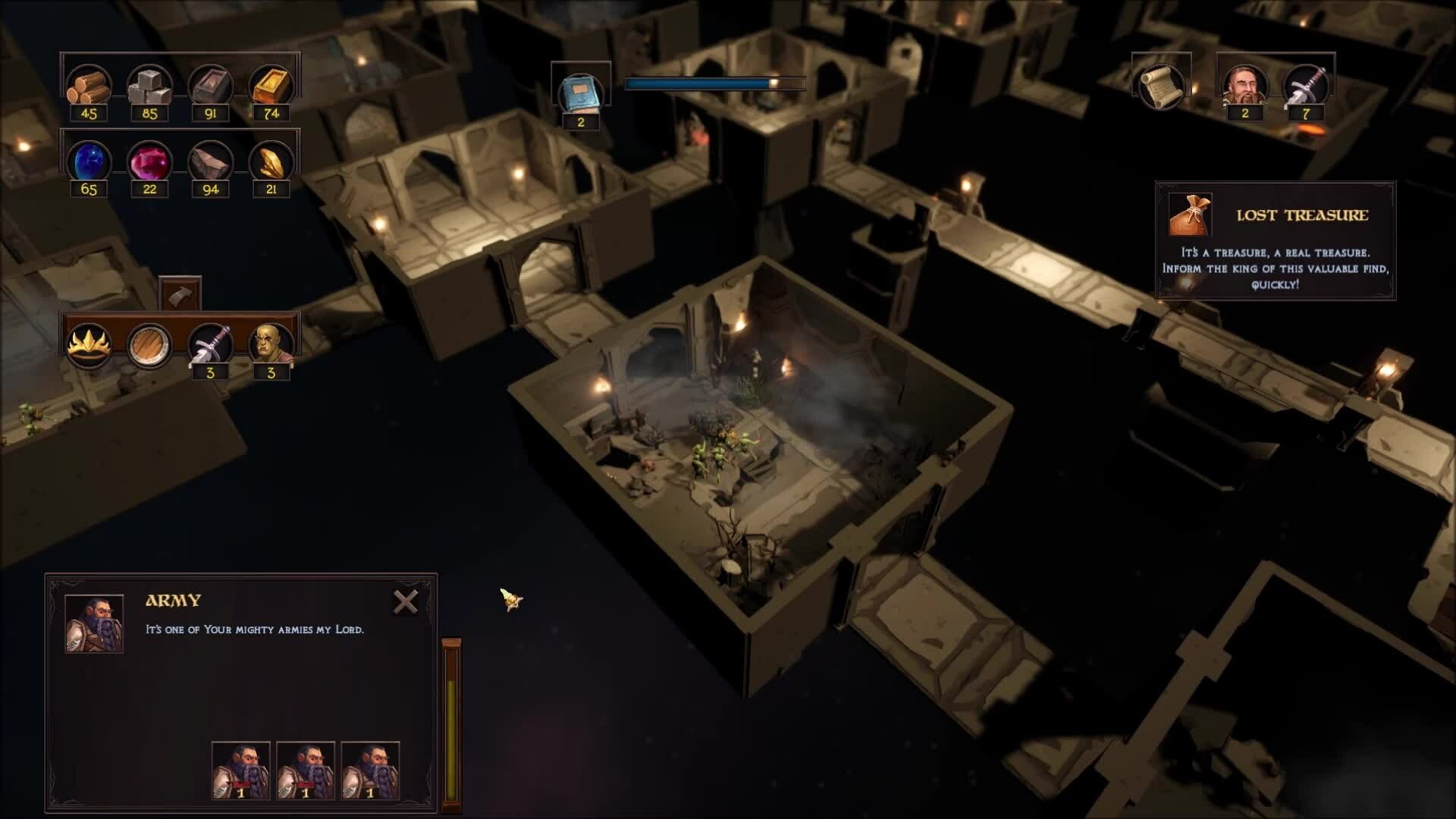Click the amber crystal resource icon
The height and width of the screenshot is (819, 1456).
271,162
